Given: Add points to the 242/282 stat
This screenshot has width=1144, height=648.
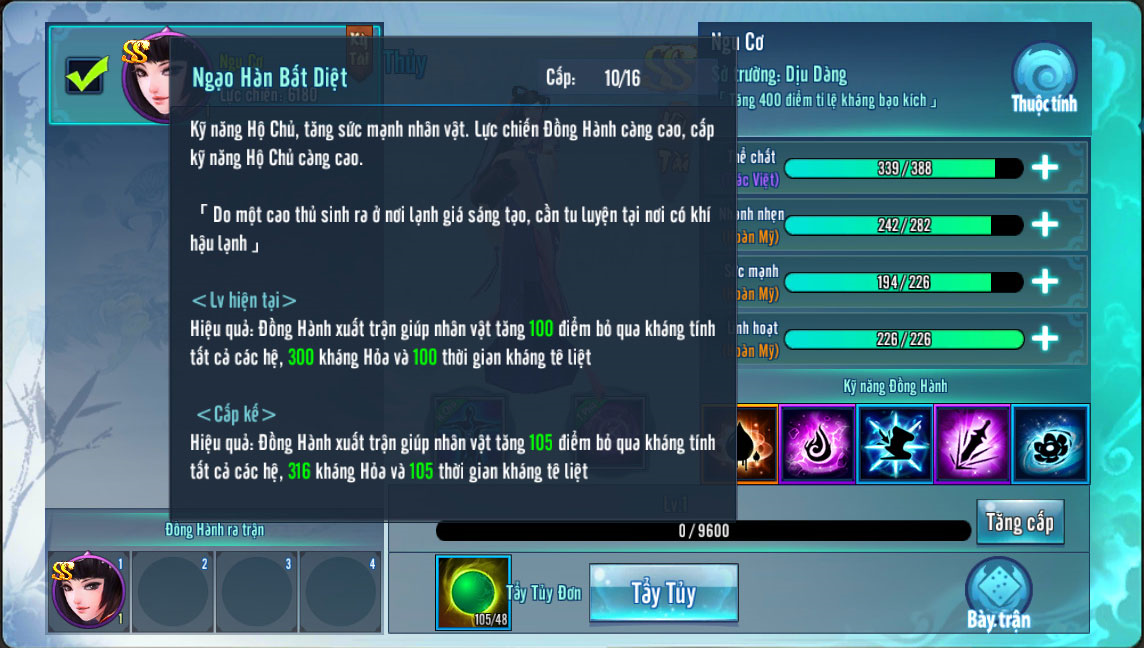Looking at the screenshot, I should [1045, 225].
